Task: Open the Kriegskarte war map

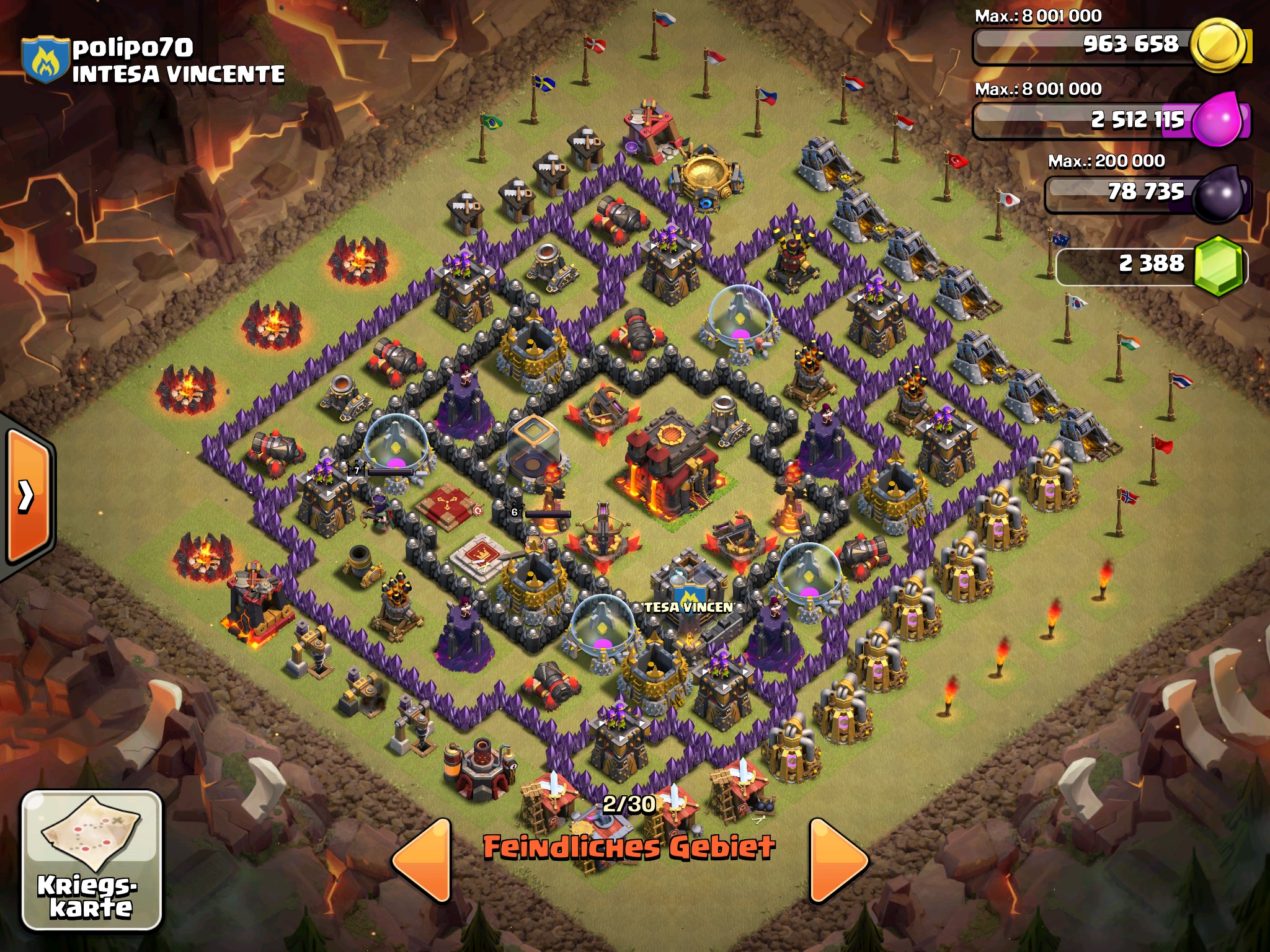Action: [x=92, y=860]
